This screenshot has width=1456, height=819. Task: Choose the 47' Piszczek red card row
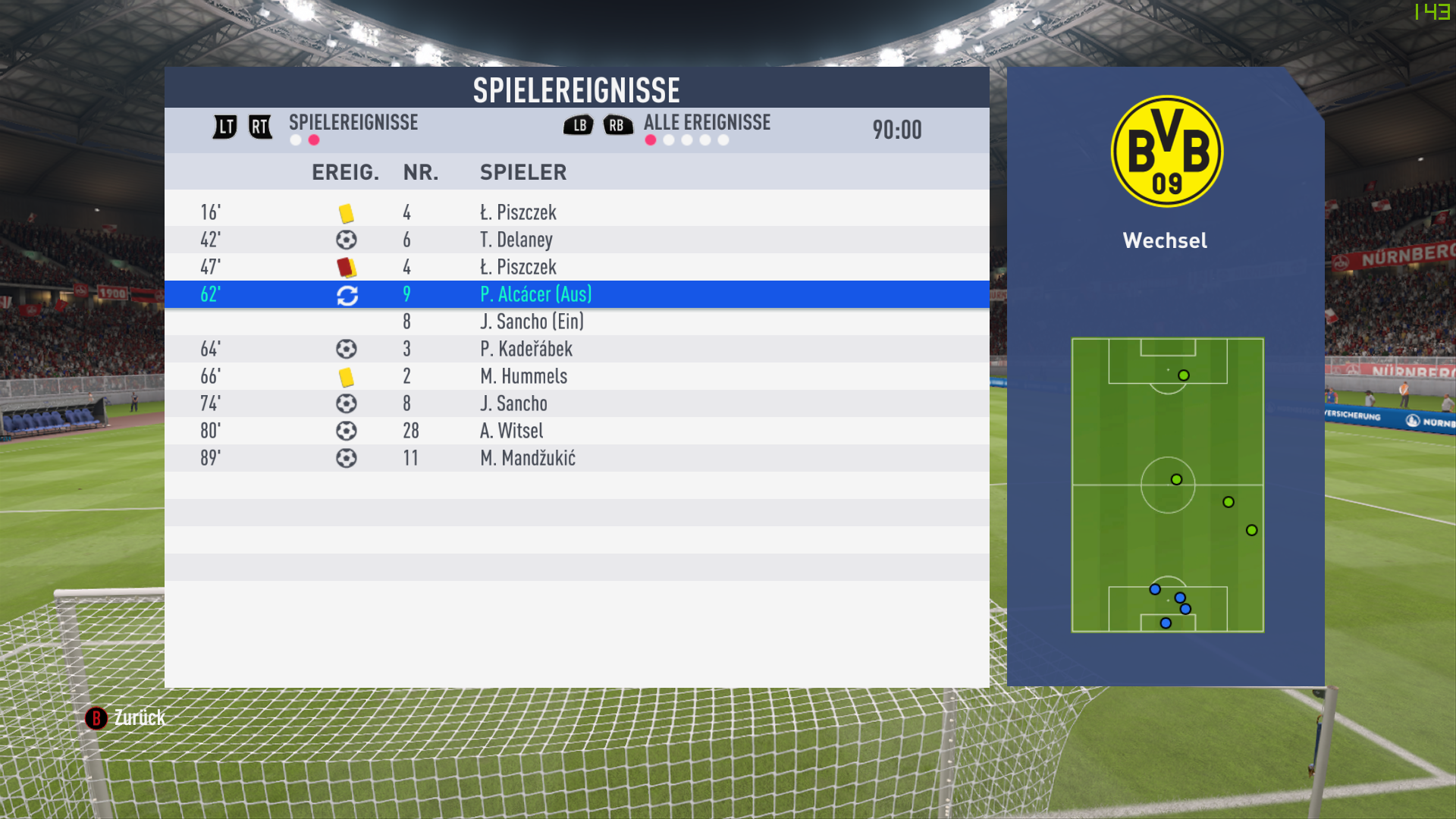point(576,267)
